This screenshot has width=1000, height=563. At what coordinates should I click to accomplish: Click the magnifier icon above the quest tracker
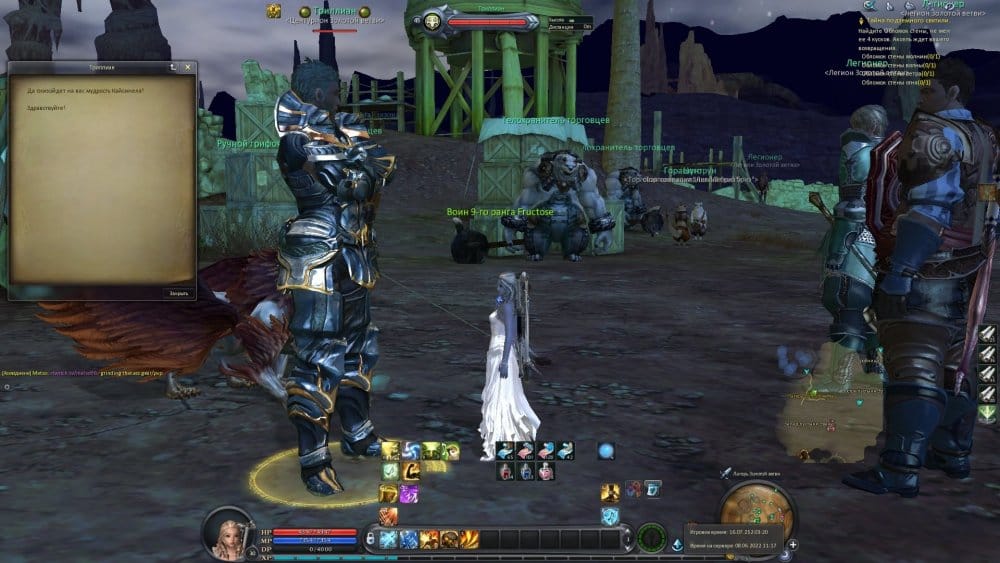870,6
